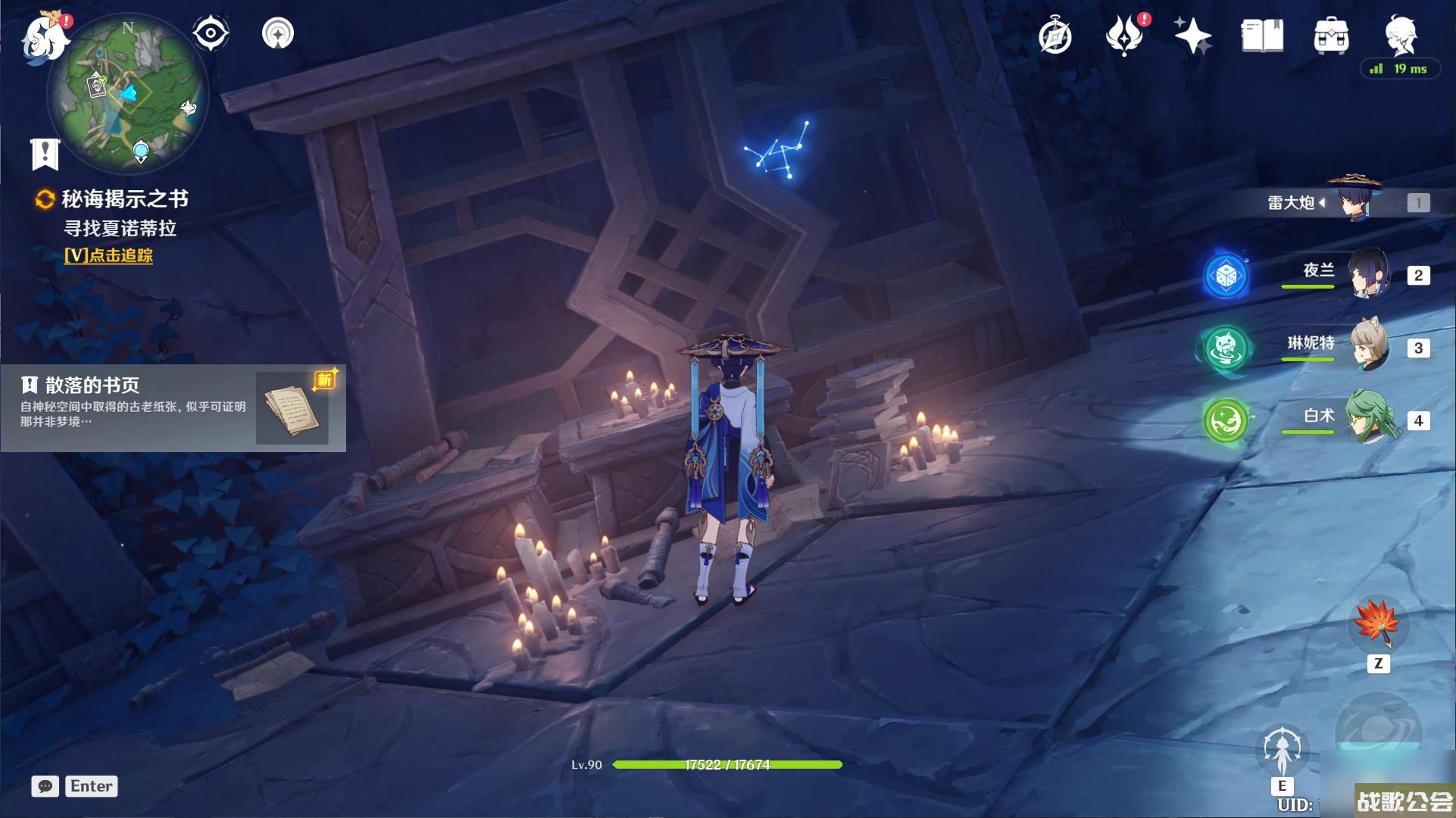
Task: Open the quest list exclamation banner
Action: click(45, 154)
